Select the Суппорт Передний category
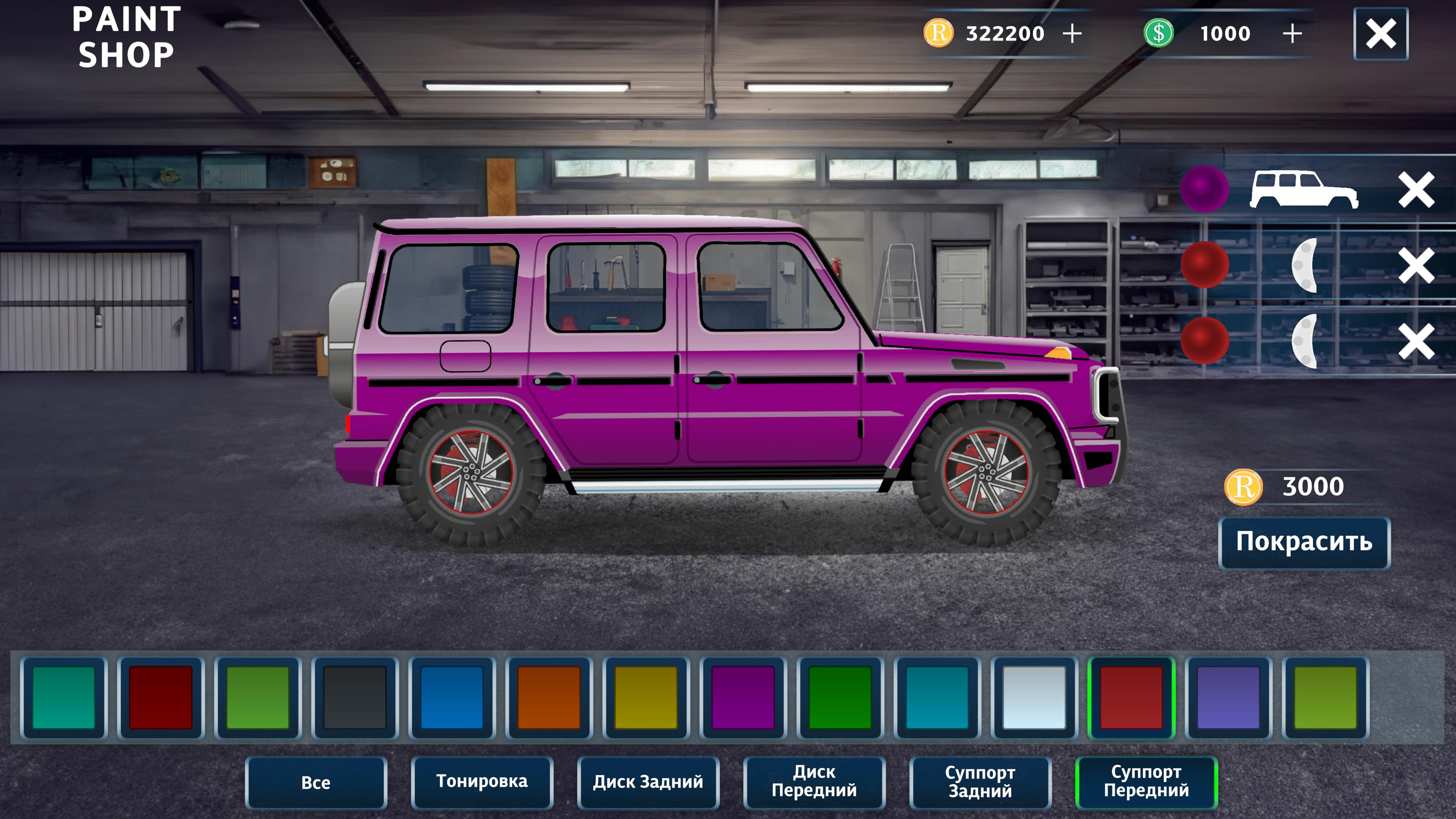Screen dimensions: 1456x819 1146,782
